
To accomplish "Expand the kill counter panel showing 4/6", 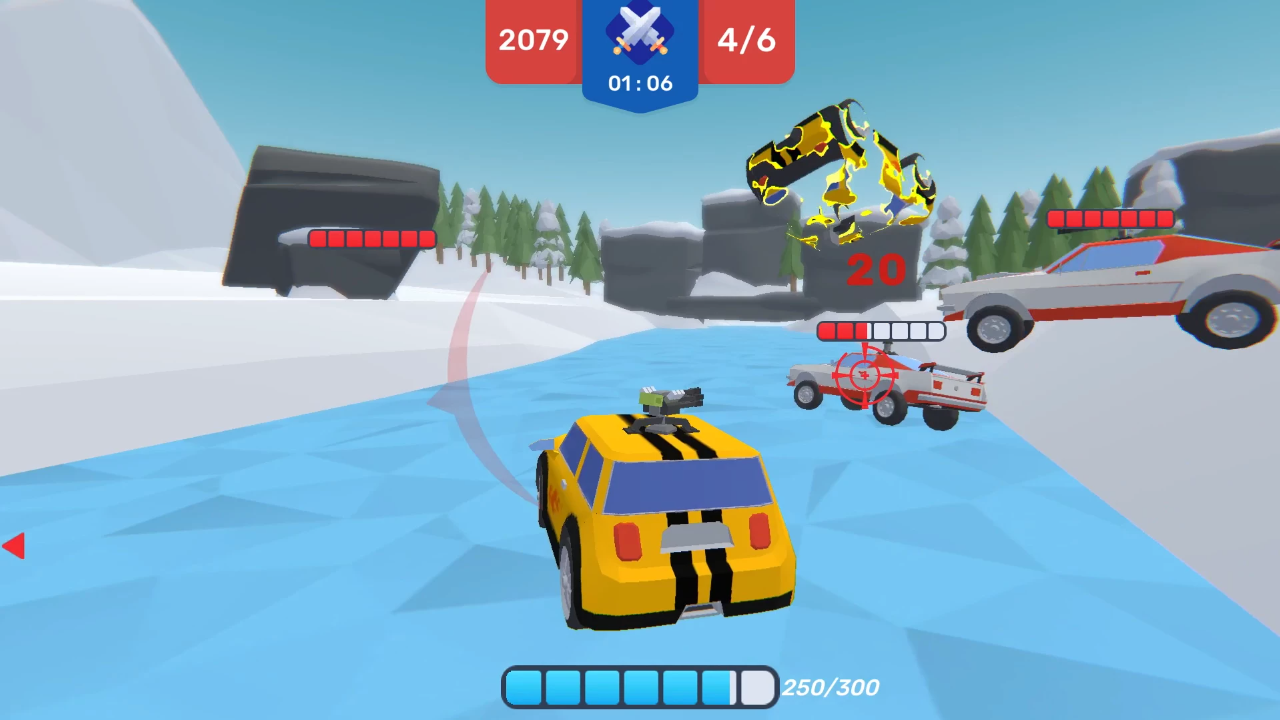I will coord(746,41).
